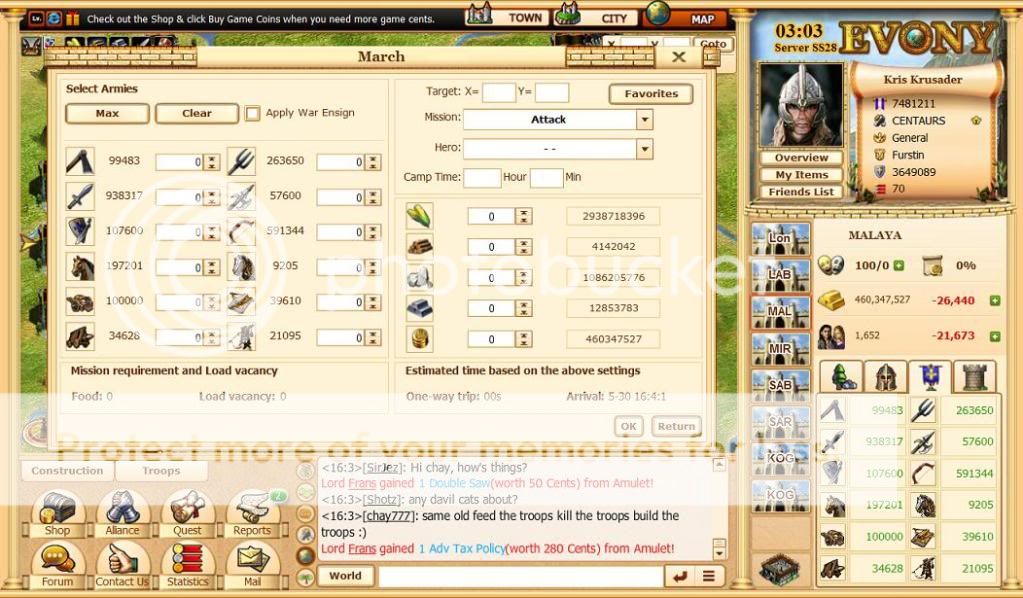Open the hero Overview panel
Viewport: 1023px width, 598px height.
[801, 158]
